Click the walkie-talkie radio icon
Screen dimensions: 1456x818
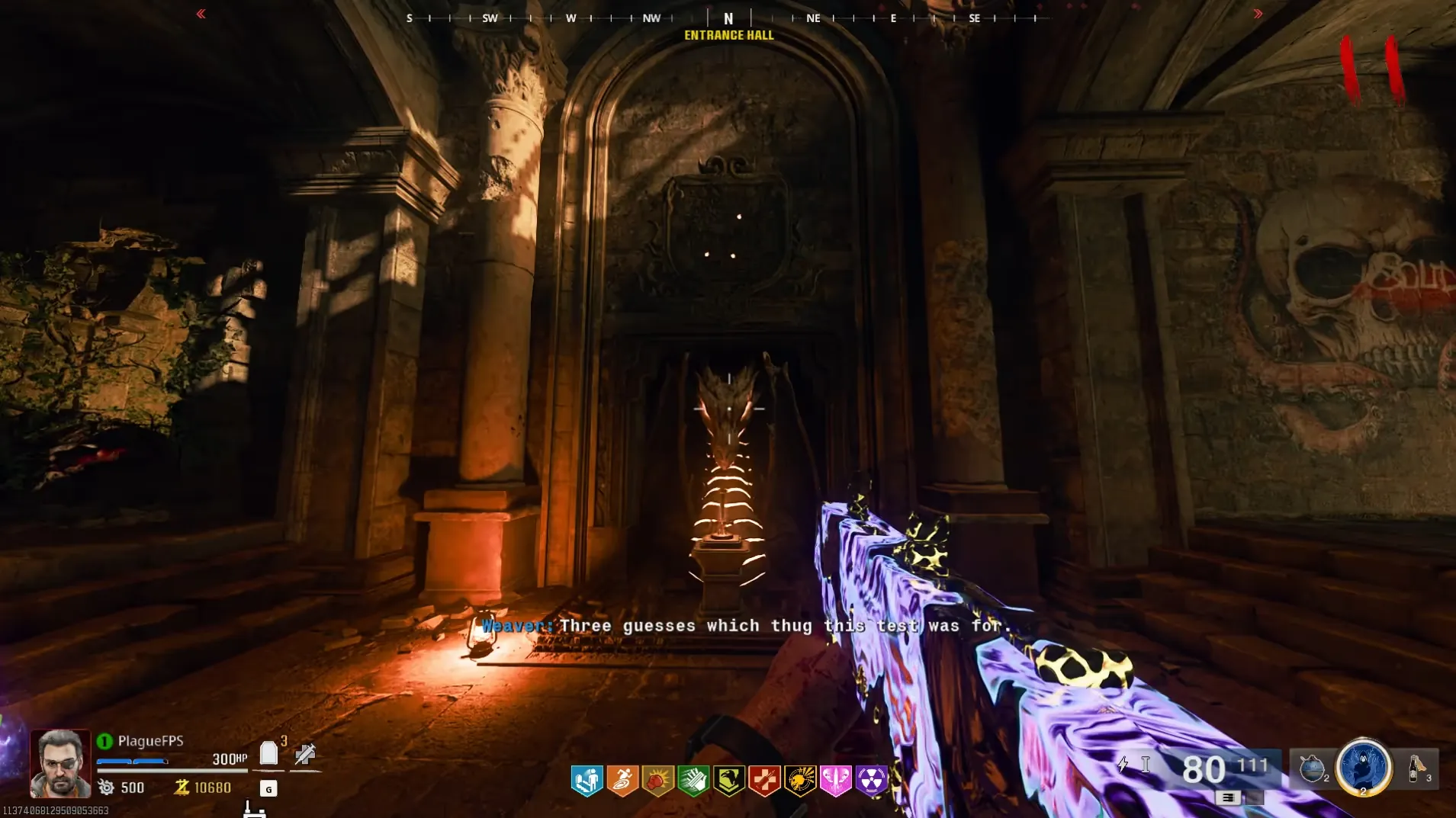pyautogui.click(x=253, y=809)
